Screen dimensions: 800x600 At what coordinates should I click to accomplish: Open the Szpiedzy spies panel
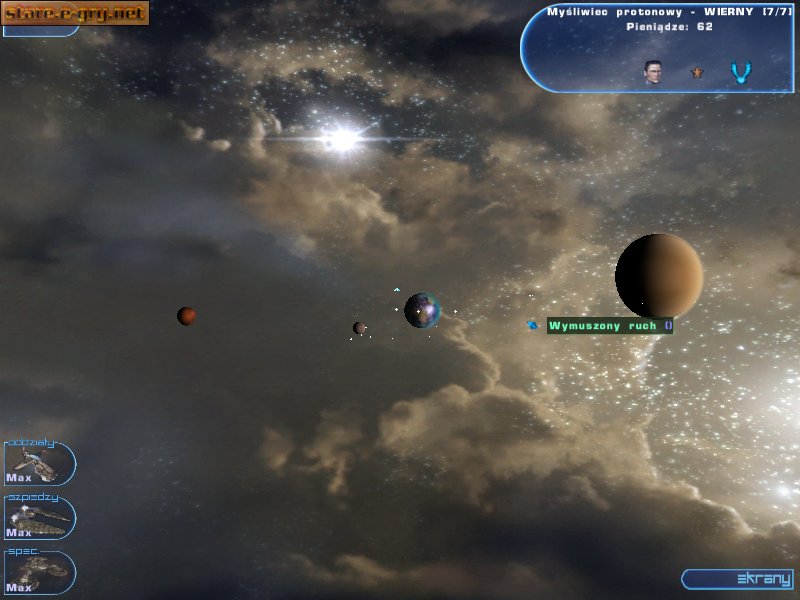40,517
